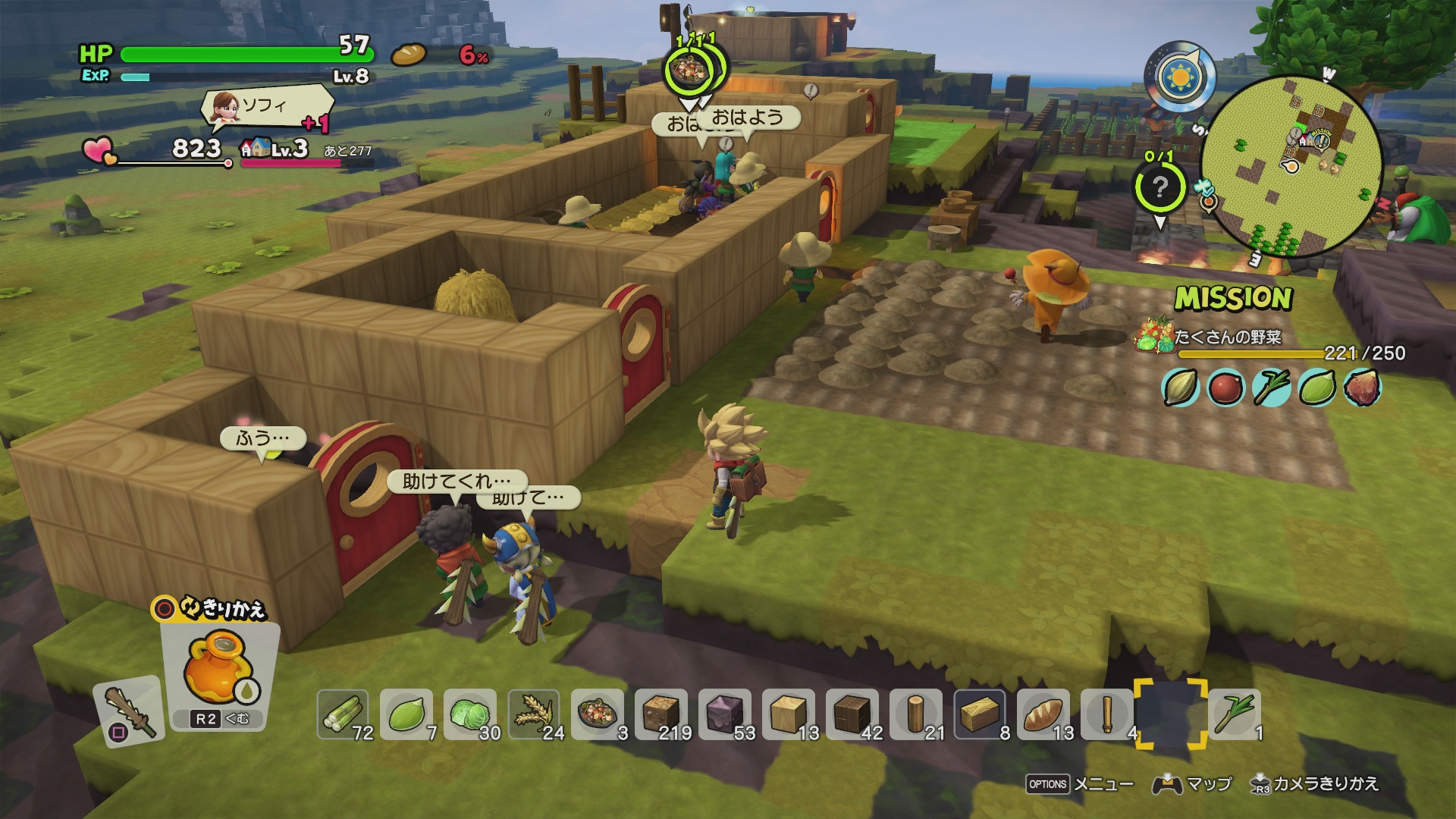Select the earth block stack of 219
The image size is (1456, 819).
coord(661,714)
